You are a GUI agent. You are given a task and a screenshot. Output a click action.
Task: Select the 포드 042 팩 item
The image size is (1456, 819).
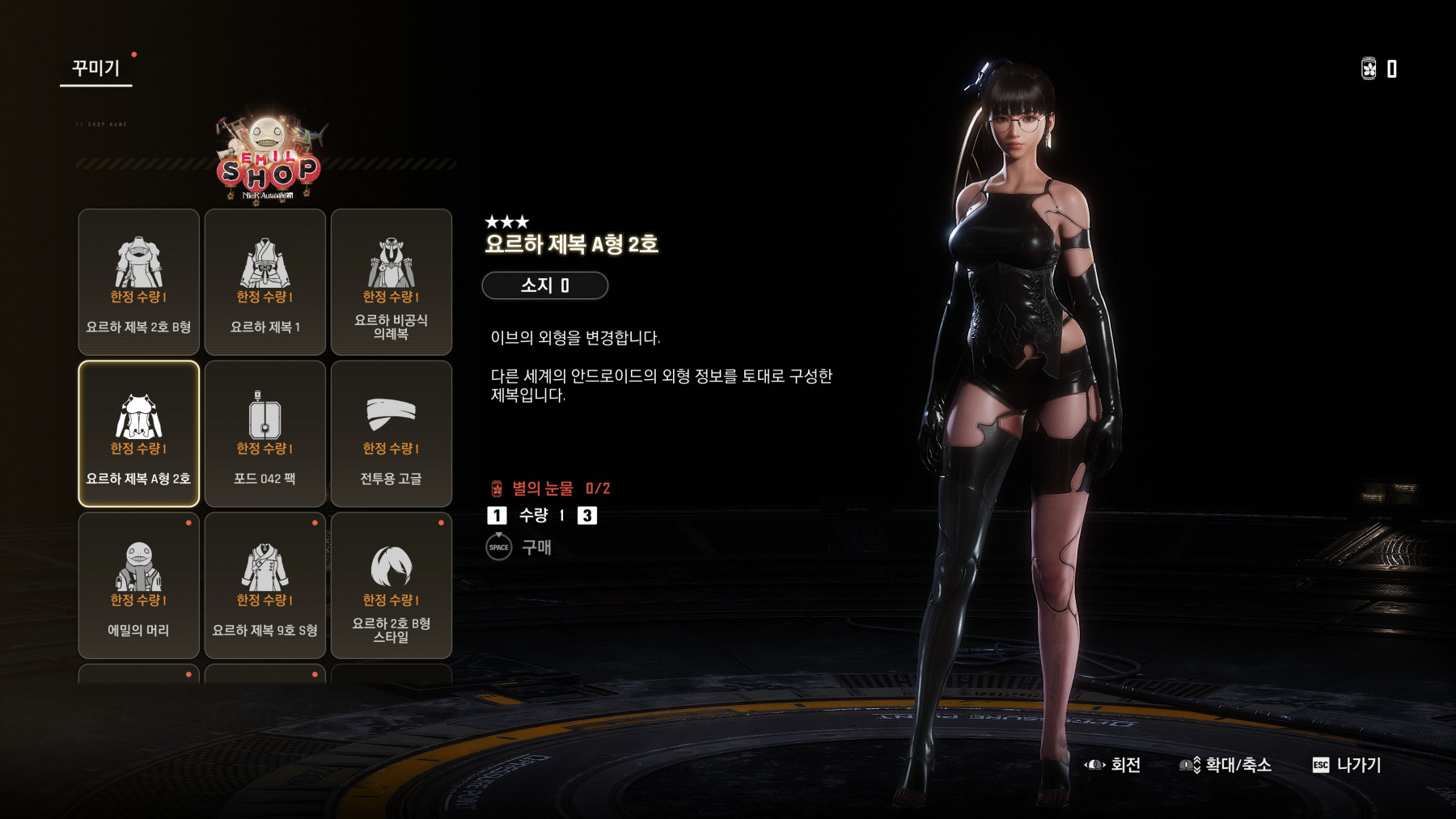(x=265, y=433)
